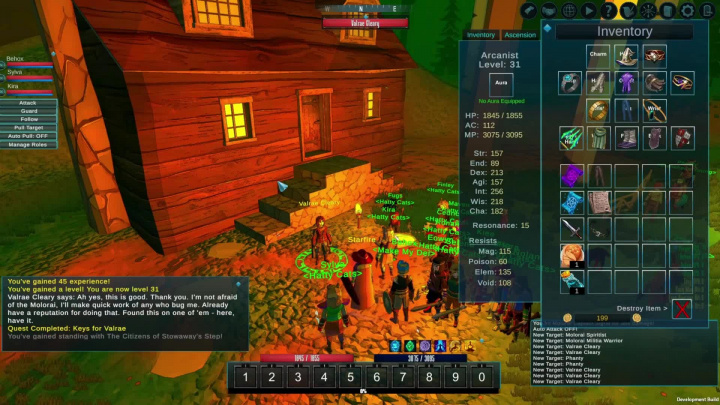This screenshot has width=720, height=405.
Task: Use the Pull Target command
Action: click(28, 127)
